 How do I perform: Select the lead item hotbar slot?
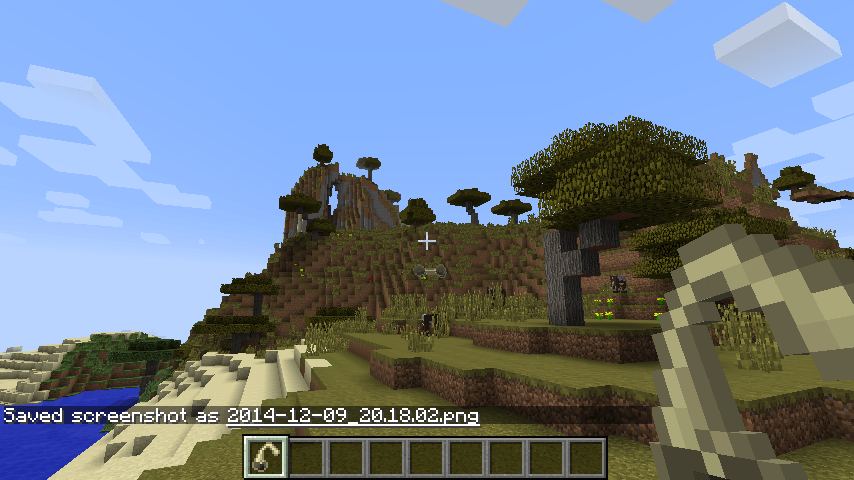pyautogui.click(x=266, y=458)
